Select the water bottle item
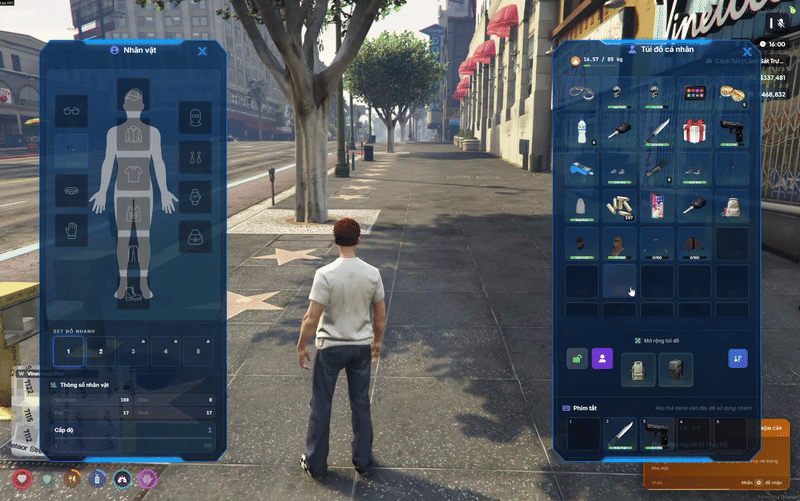The width and height of the screenshot is (800, 501). coord(581,131)
